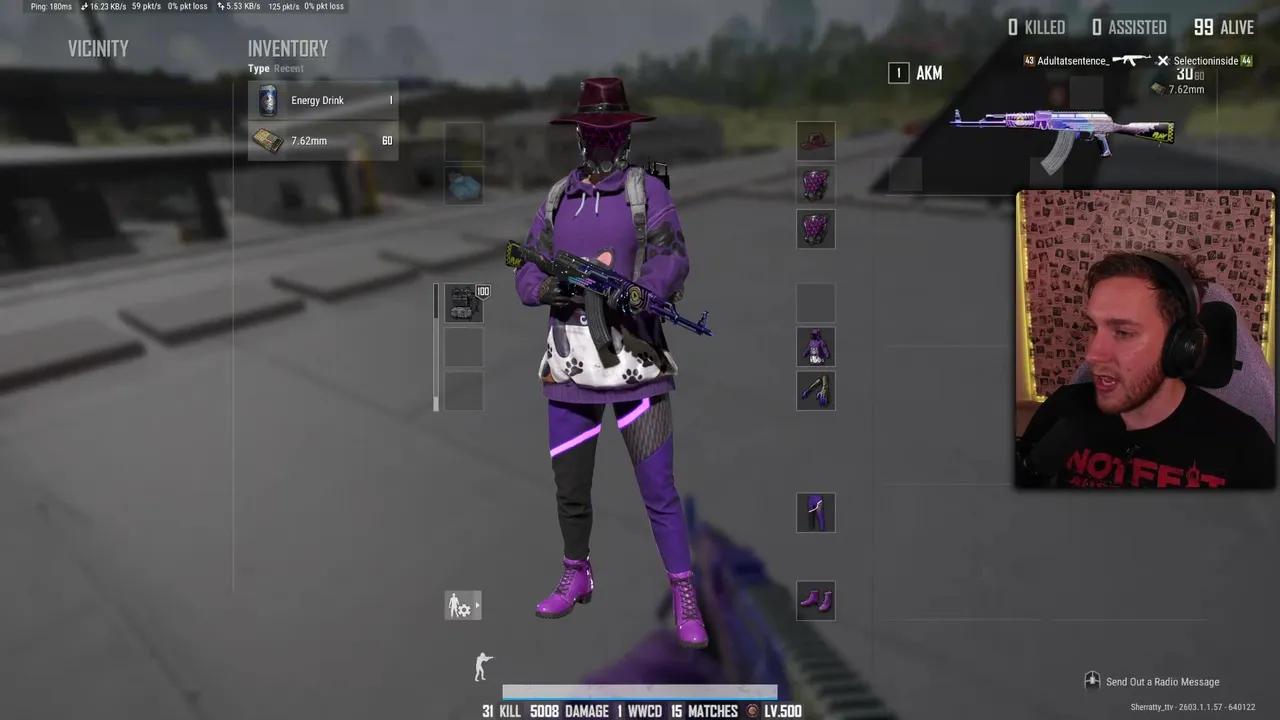Viewport: 1280px width, 720px height.
Task: Toggle mute for teammate Selectioninside
Action: [1162, 61]
